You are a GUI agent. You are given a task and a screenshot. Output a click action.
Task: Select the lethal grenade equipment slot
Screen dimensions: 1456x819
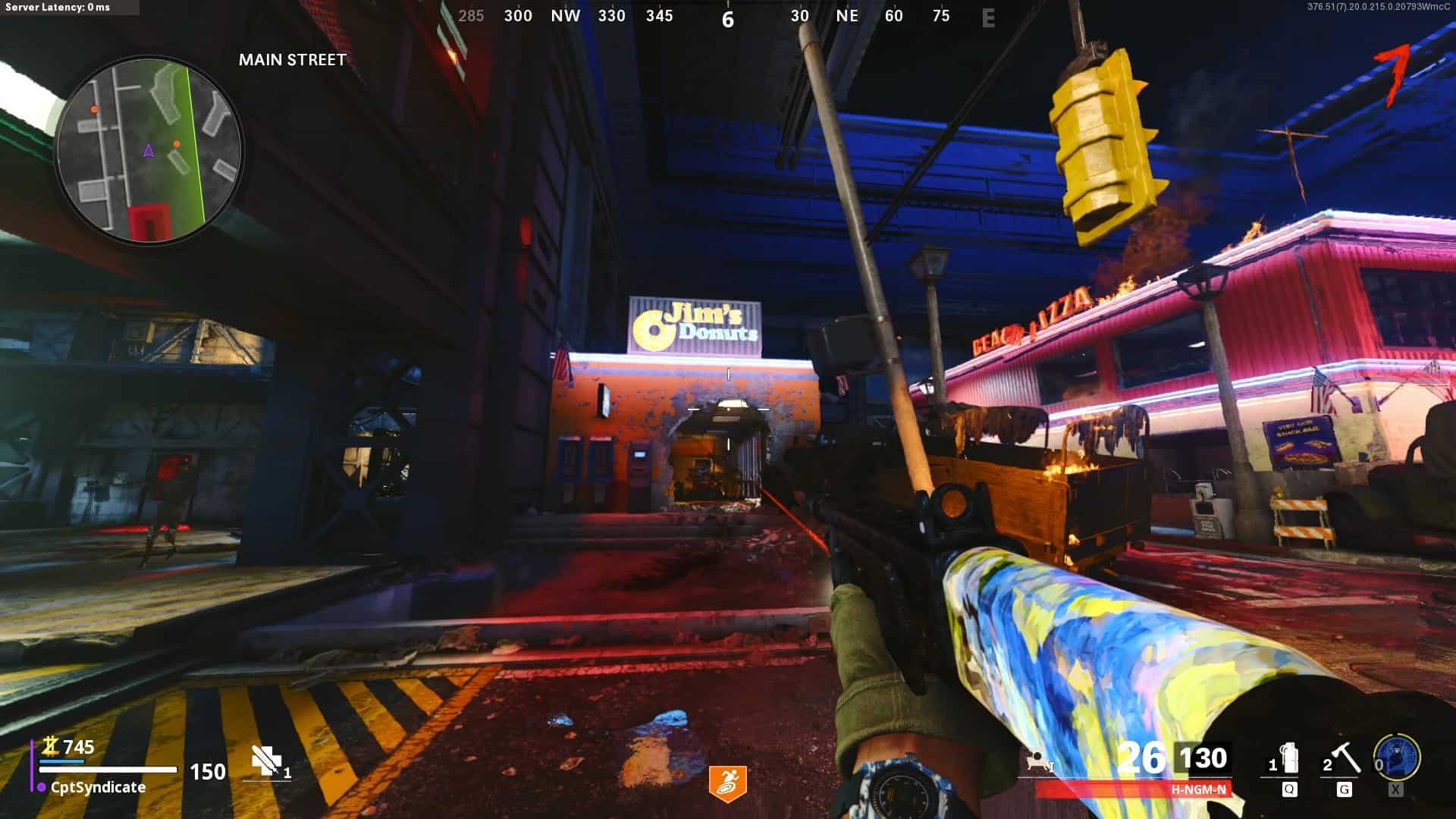click(x=1287, y=760)
